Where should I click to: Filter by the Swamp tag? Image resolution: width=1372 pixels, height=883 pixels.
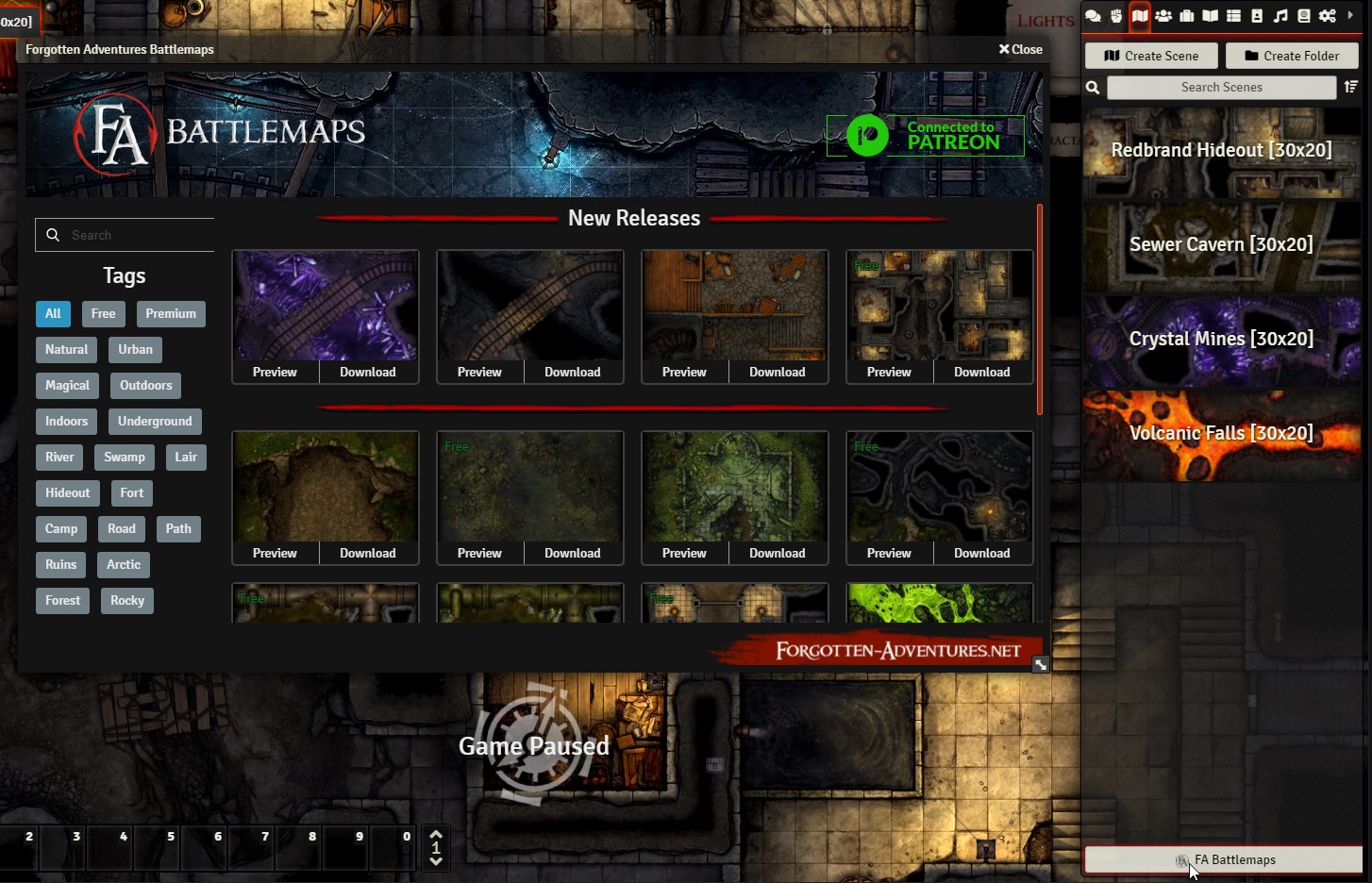tap(125, 458)
